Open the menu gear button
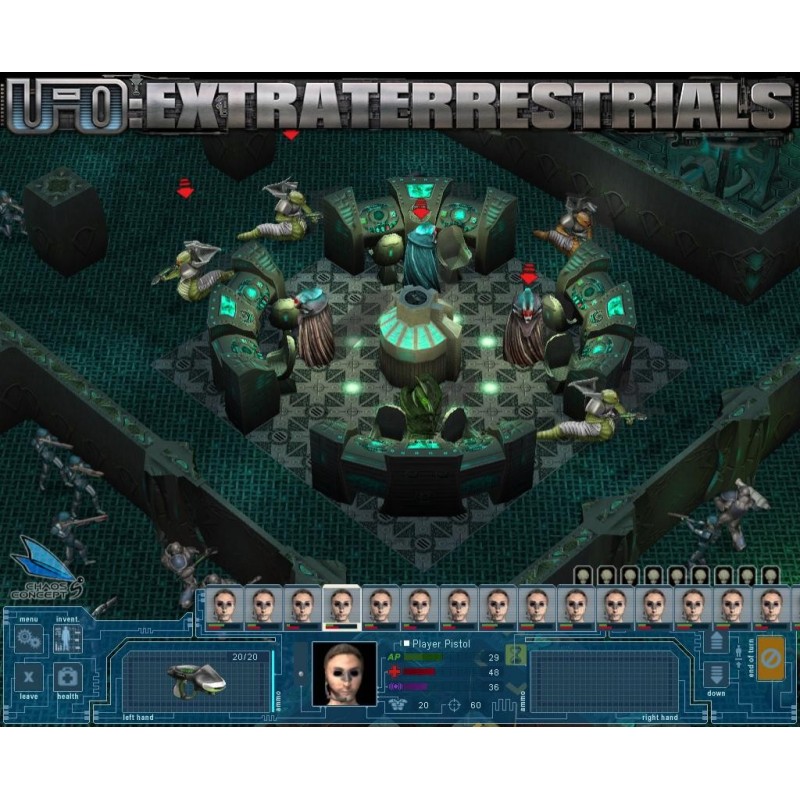Image resolution: width=800 pixels, height=800 pixels. (30, 641)
